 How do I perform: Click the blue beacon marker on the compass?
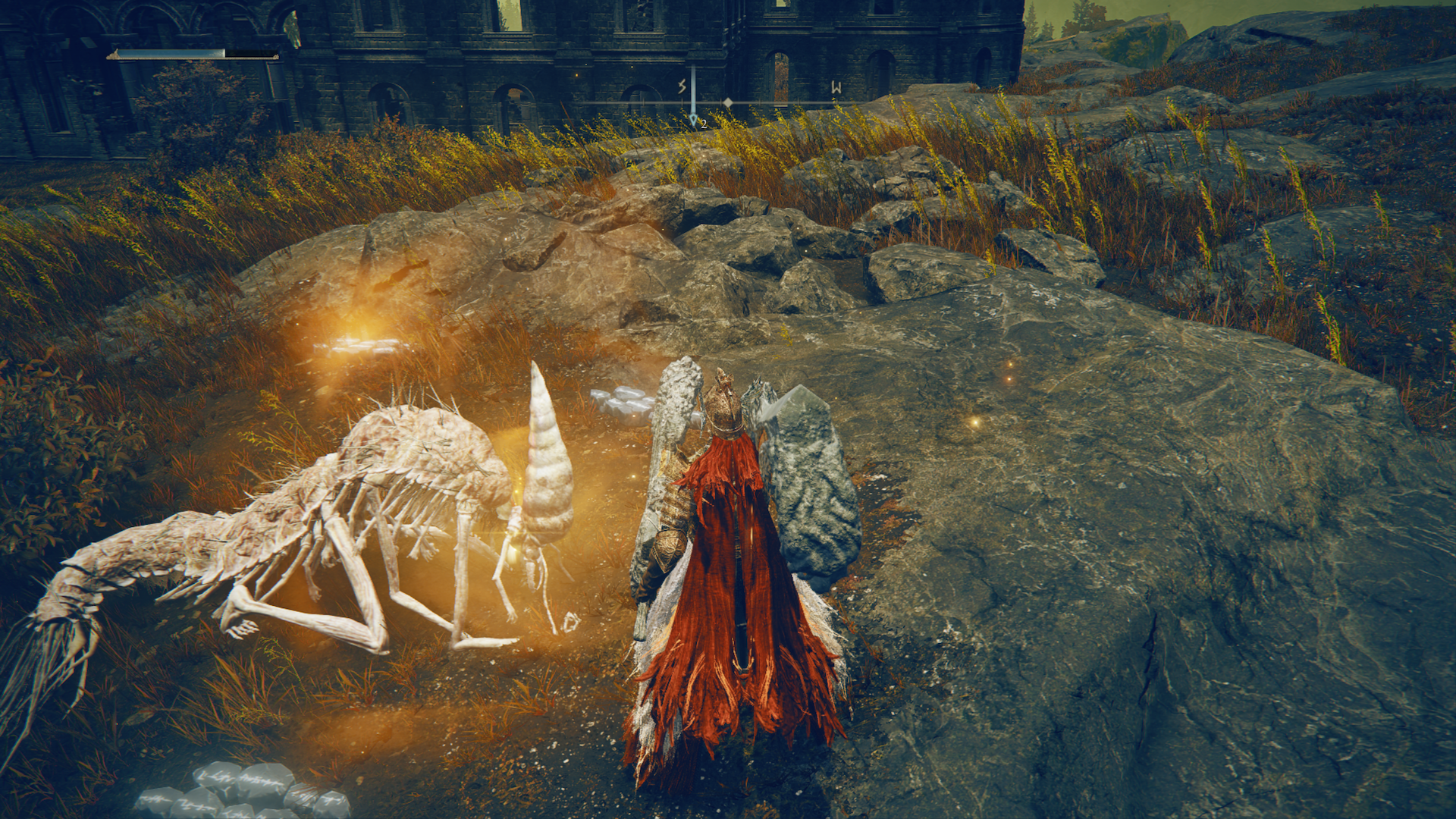[x=693, y=117]
